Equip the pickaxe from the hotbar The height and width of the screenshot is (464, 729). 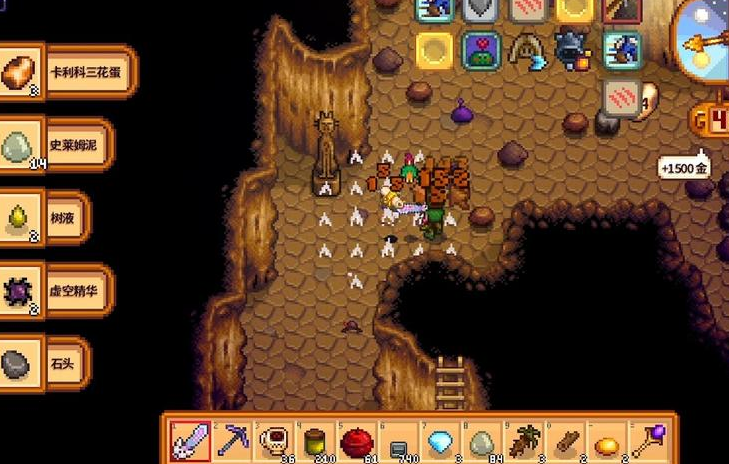231,438
